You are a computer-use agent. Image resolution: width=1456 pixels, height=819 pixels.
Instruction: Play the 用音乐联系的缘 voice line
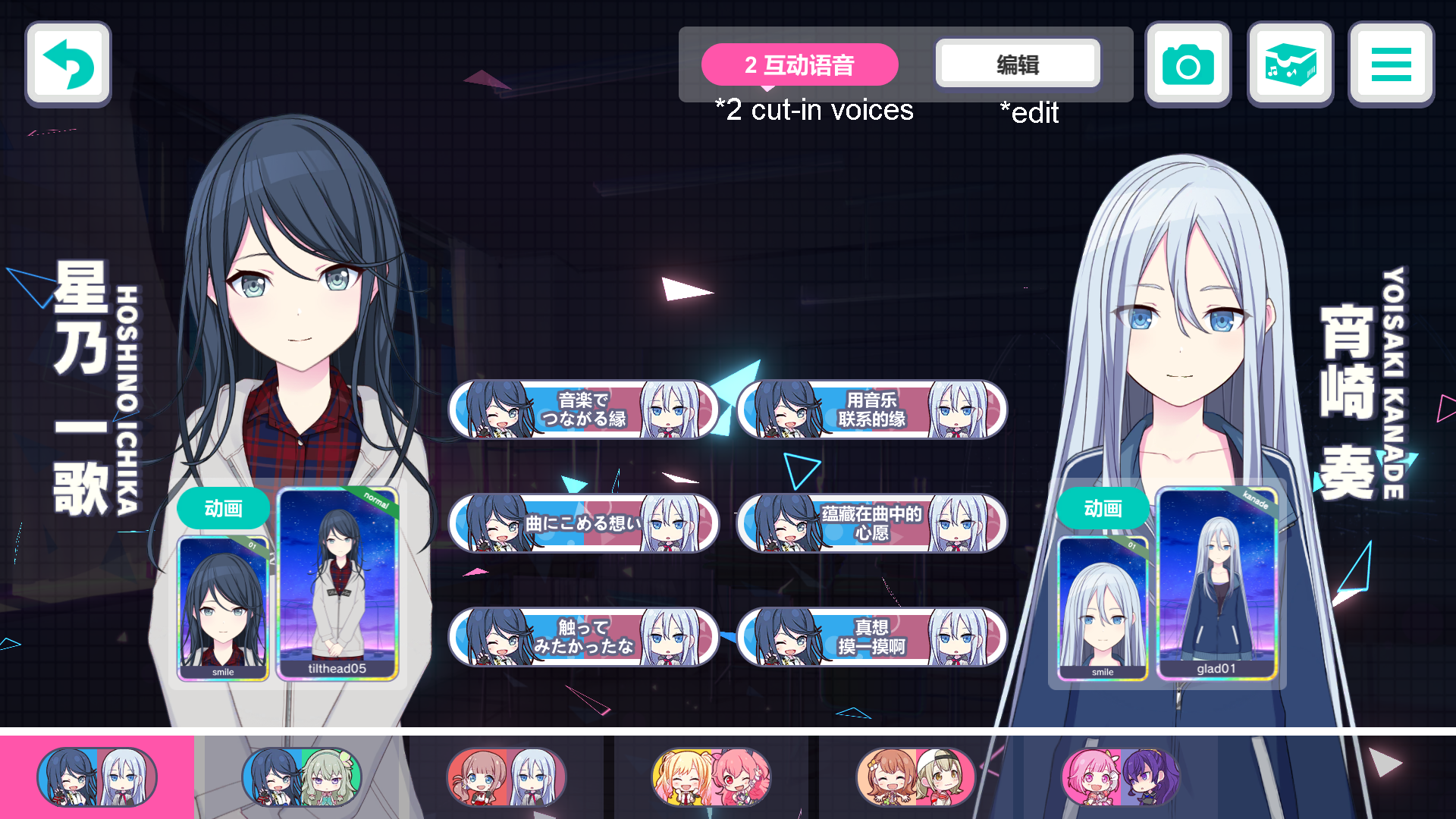[871, 409]
